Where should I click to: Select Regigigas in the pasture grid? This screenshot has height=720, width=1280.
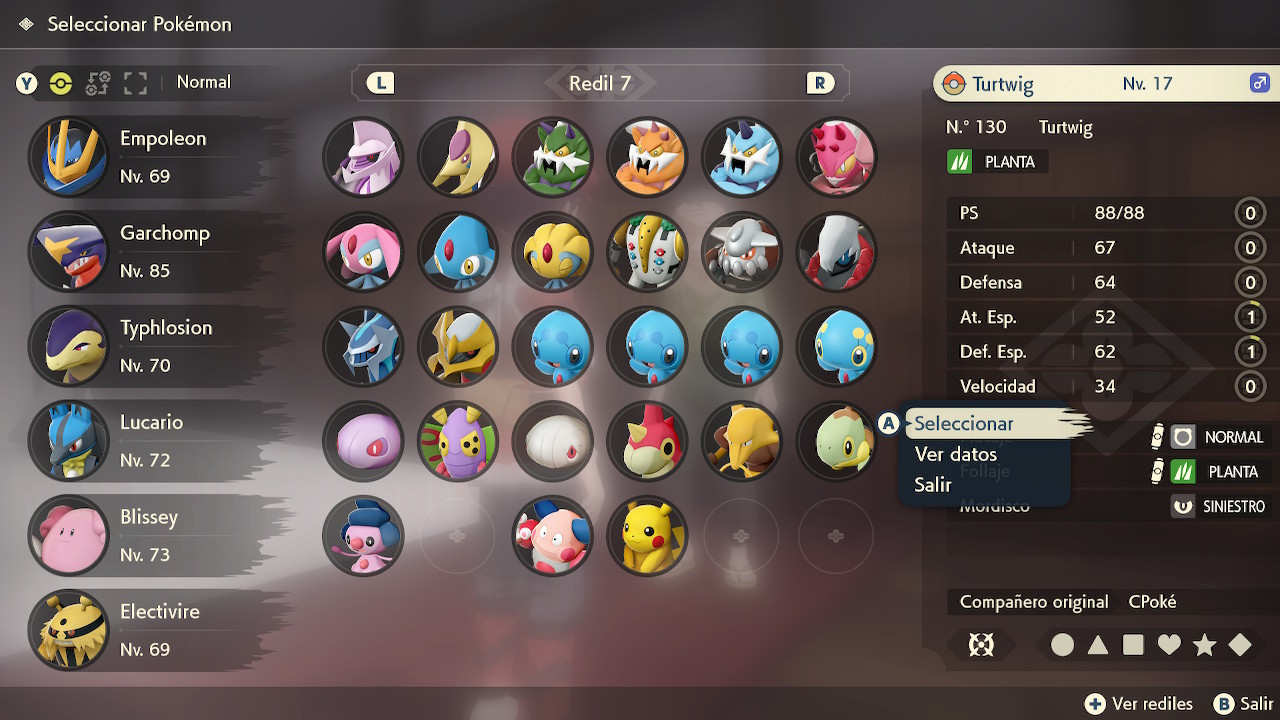647,252
